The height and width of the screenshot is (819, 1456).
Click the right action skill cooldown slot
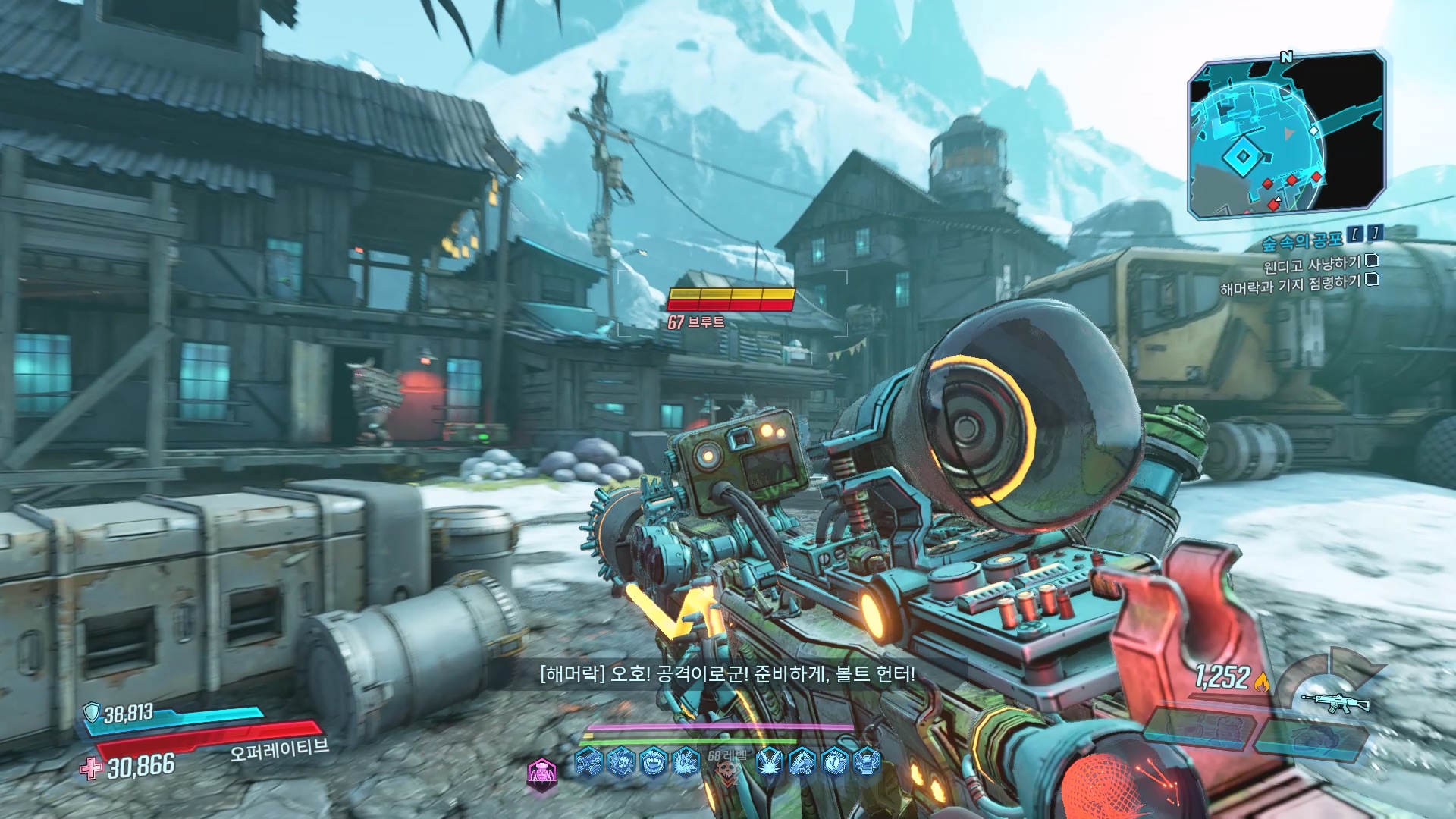click(1310, 739)
